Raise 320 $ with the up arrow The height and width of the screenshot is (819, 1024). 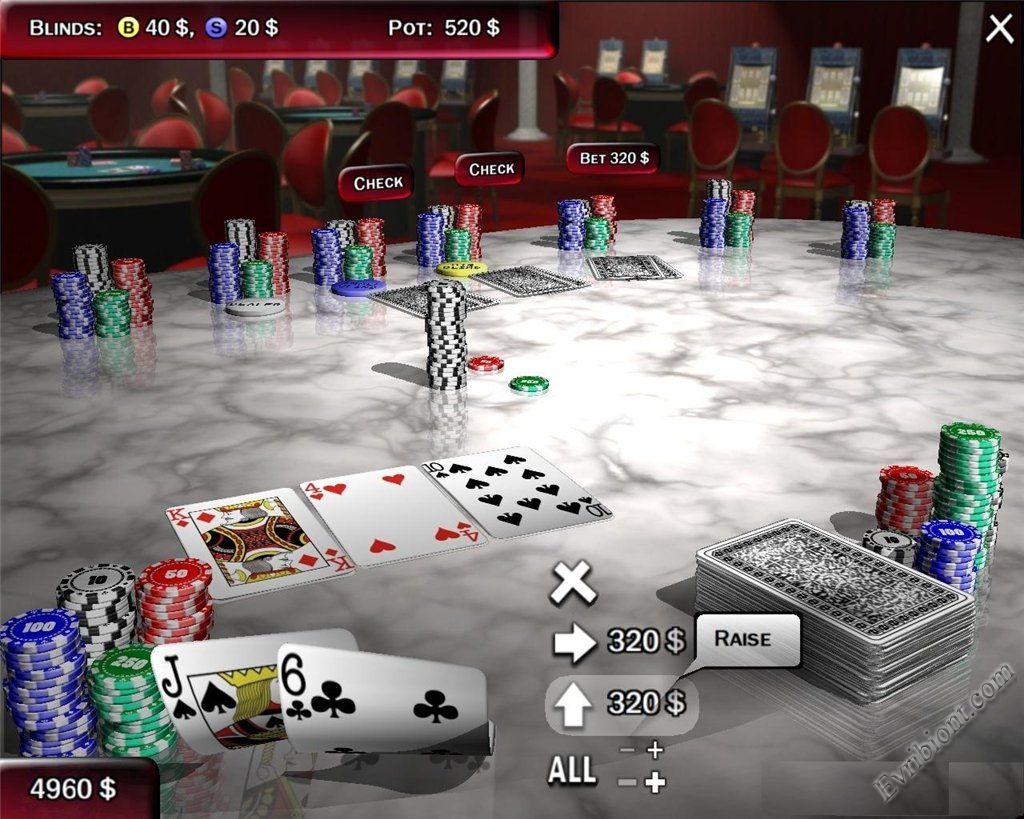coord(574,704)
